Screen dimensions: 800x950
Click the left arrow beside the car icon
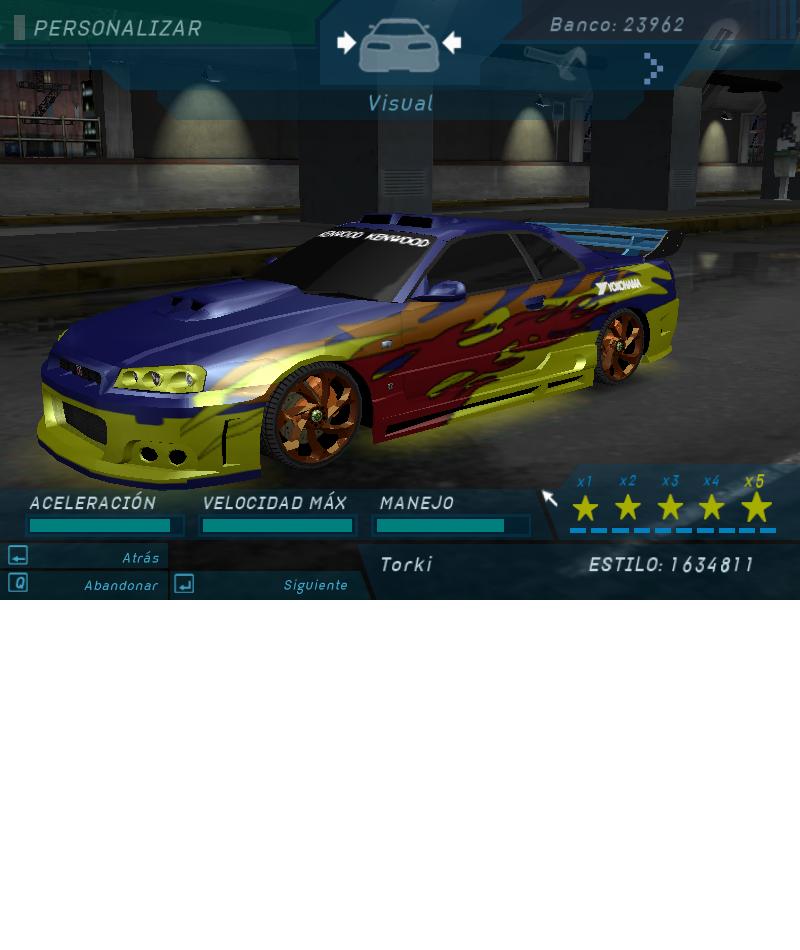pyautogui.click(x=346, y=42)
